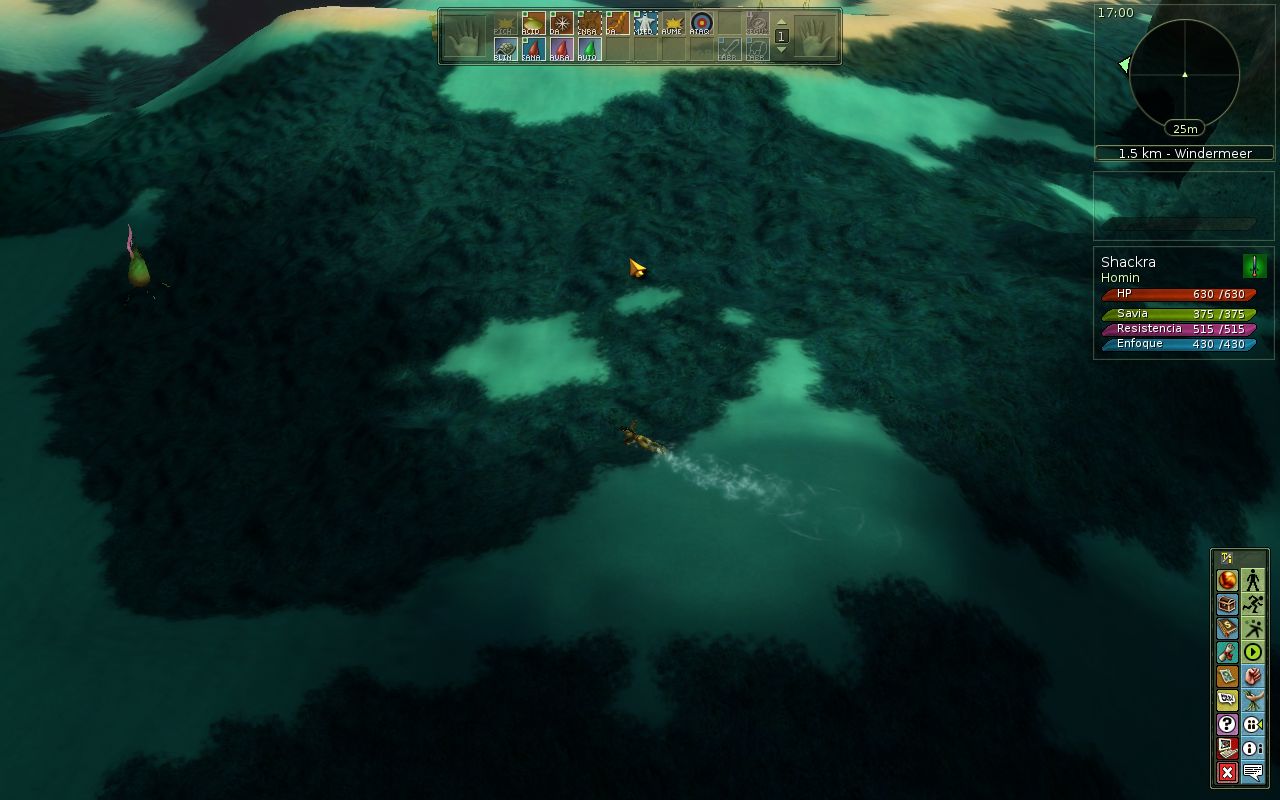Image resolution: width=1280 pixels, height=800 pixels.
Task: Open the inventory treasure chest icon
Action: tap(1227, 605)
